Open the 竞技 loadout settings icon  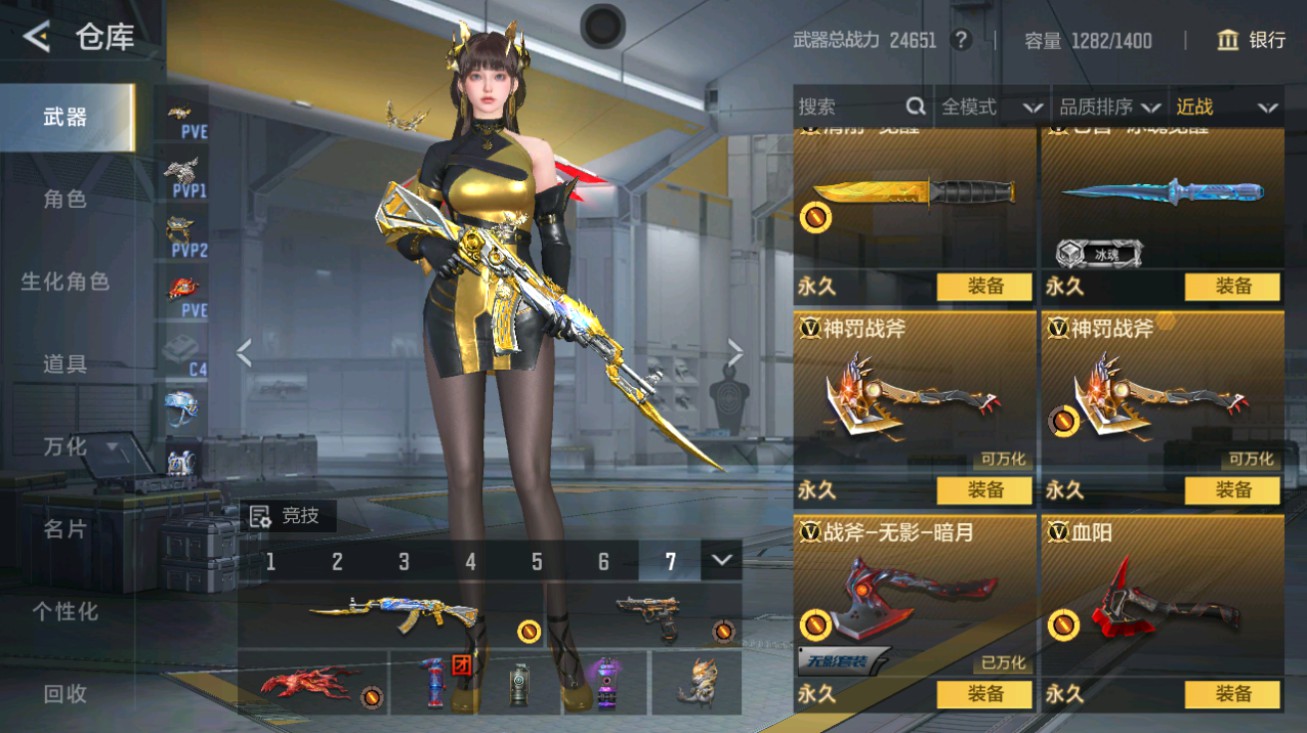[x=262, y=516]
